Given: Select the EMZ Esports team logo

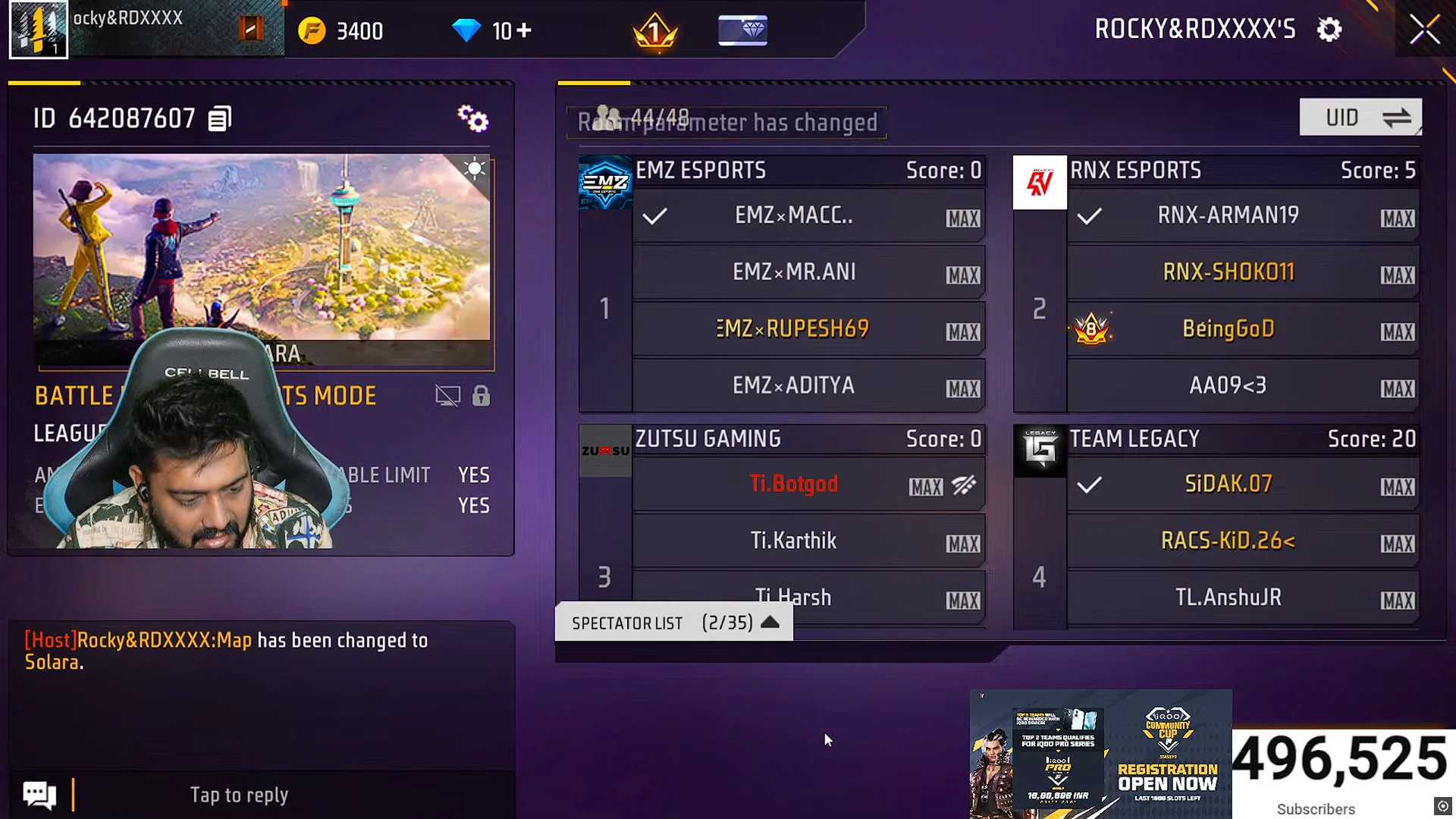Looking at the screenshot, I should (604, 182).
